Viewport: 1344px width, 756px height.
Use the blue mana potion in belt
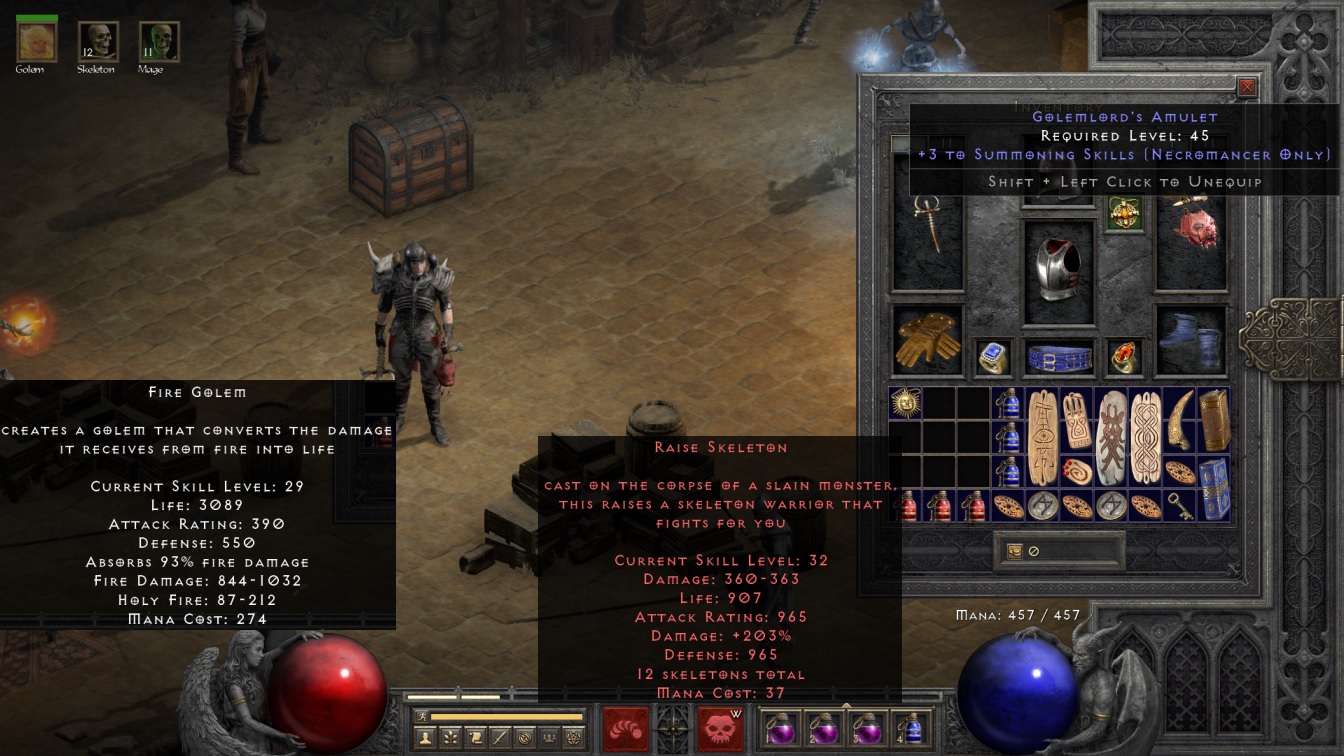(910, 729)
